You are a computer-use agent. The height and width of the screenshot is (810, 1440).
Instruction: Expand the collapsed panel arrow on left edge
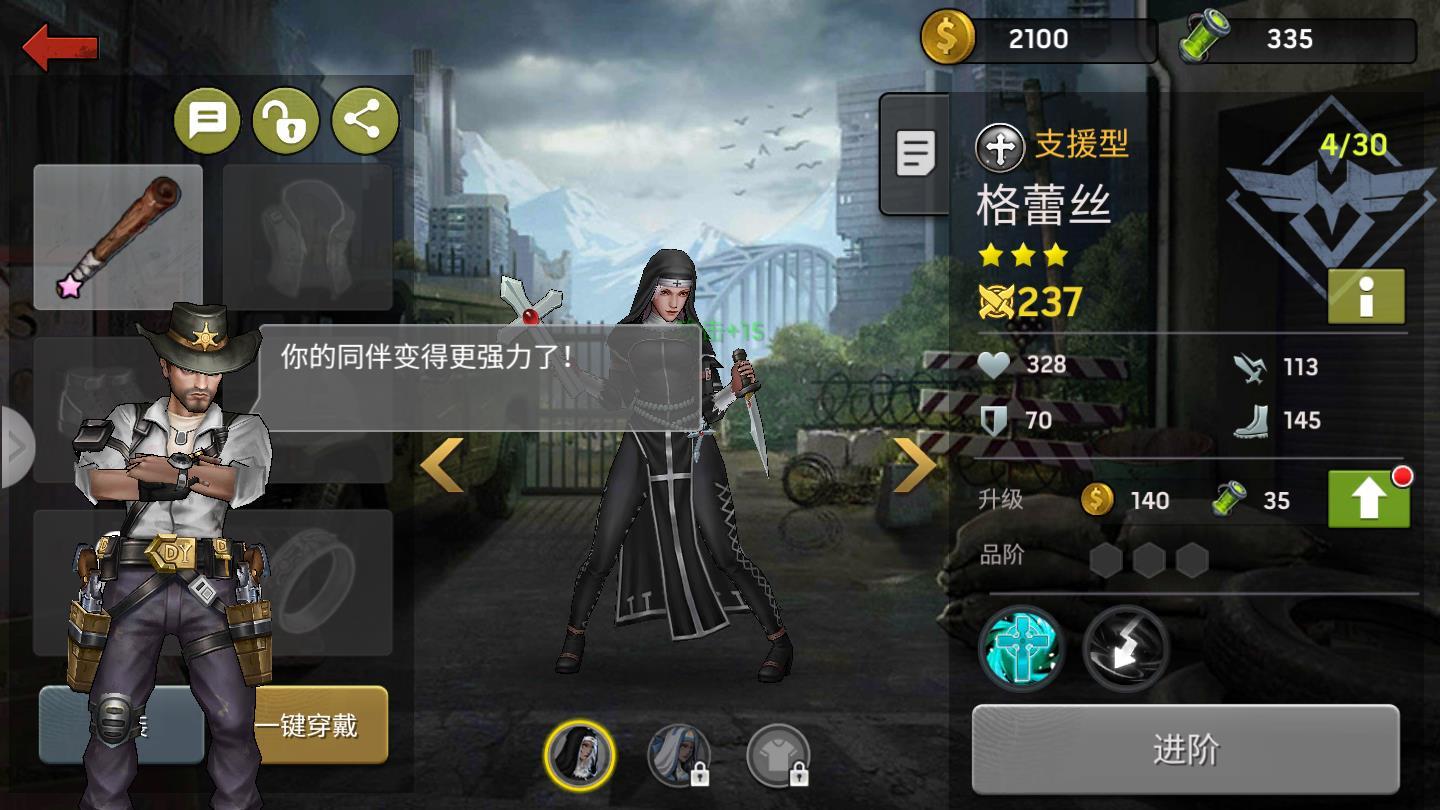pyautogui.click(x=14, y=447)
